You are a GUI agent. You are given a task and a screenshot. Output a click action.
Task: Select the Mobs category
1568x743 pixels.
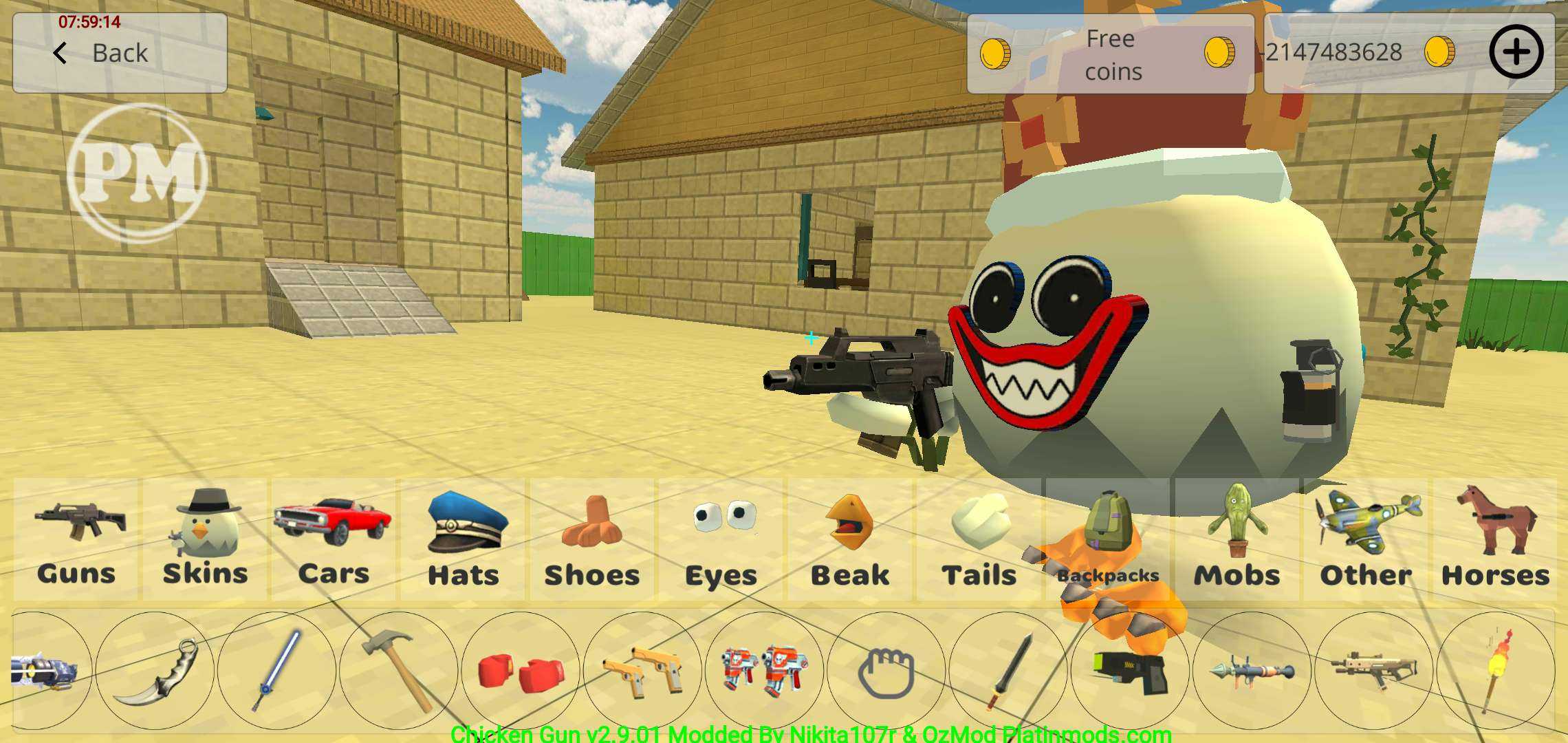click(1237, 540)
